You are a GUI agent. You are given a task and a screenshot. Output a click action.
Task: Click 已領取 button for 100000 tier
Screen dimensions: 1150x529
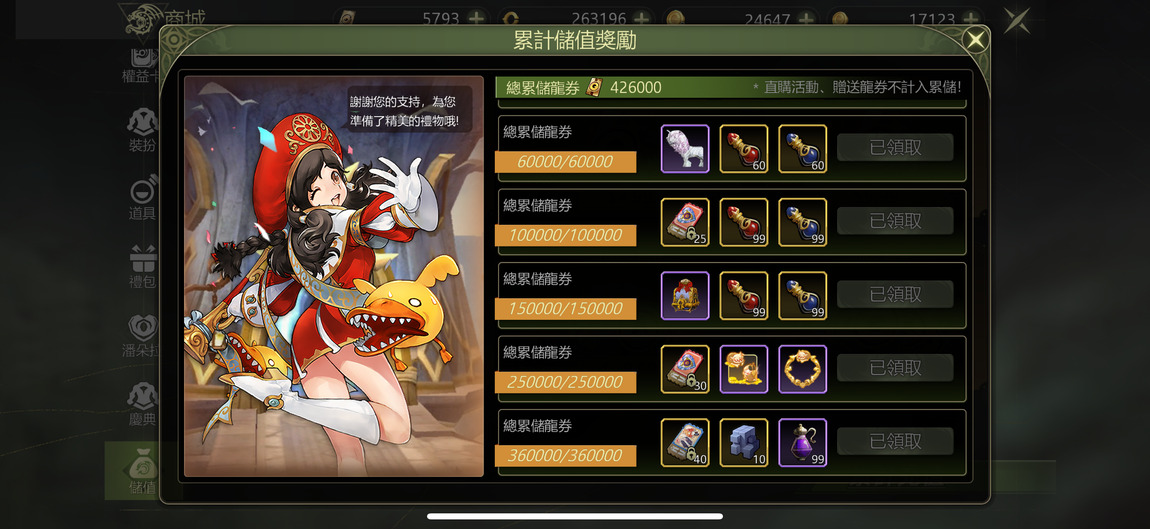click(895, 221)
